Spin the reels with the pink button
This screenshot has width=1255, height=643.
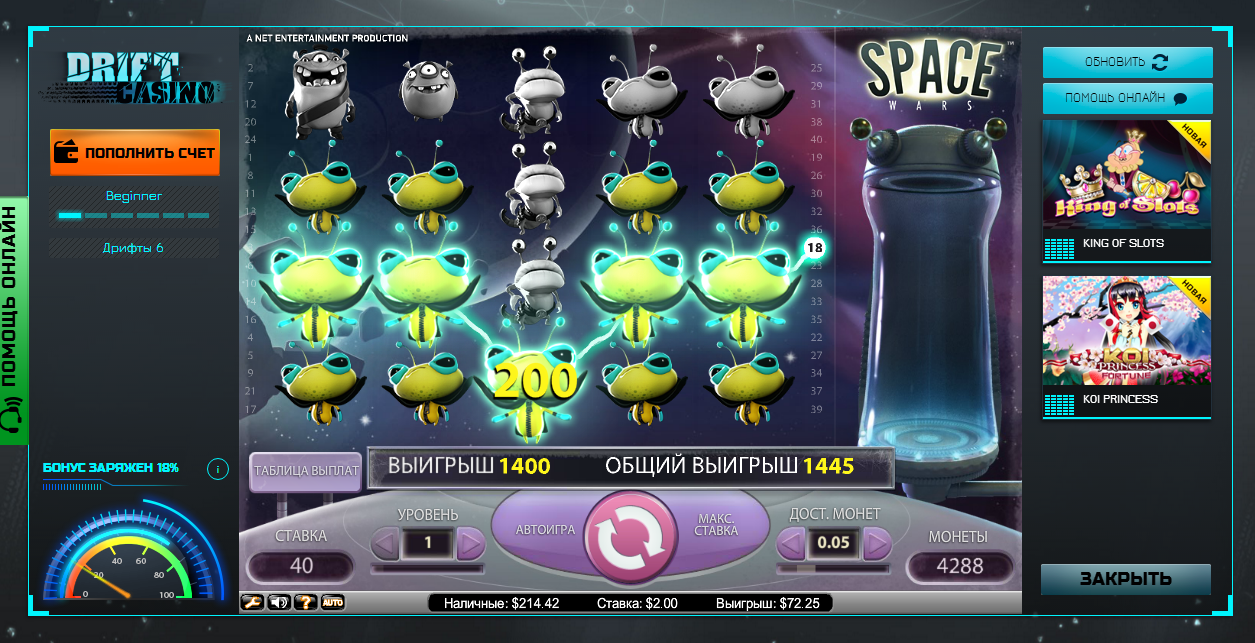click(x=630, y=536)
